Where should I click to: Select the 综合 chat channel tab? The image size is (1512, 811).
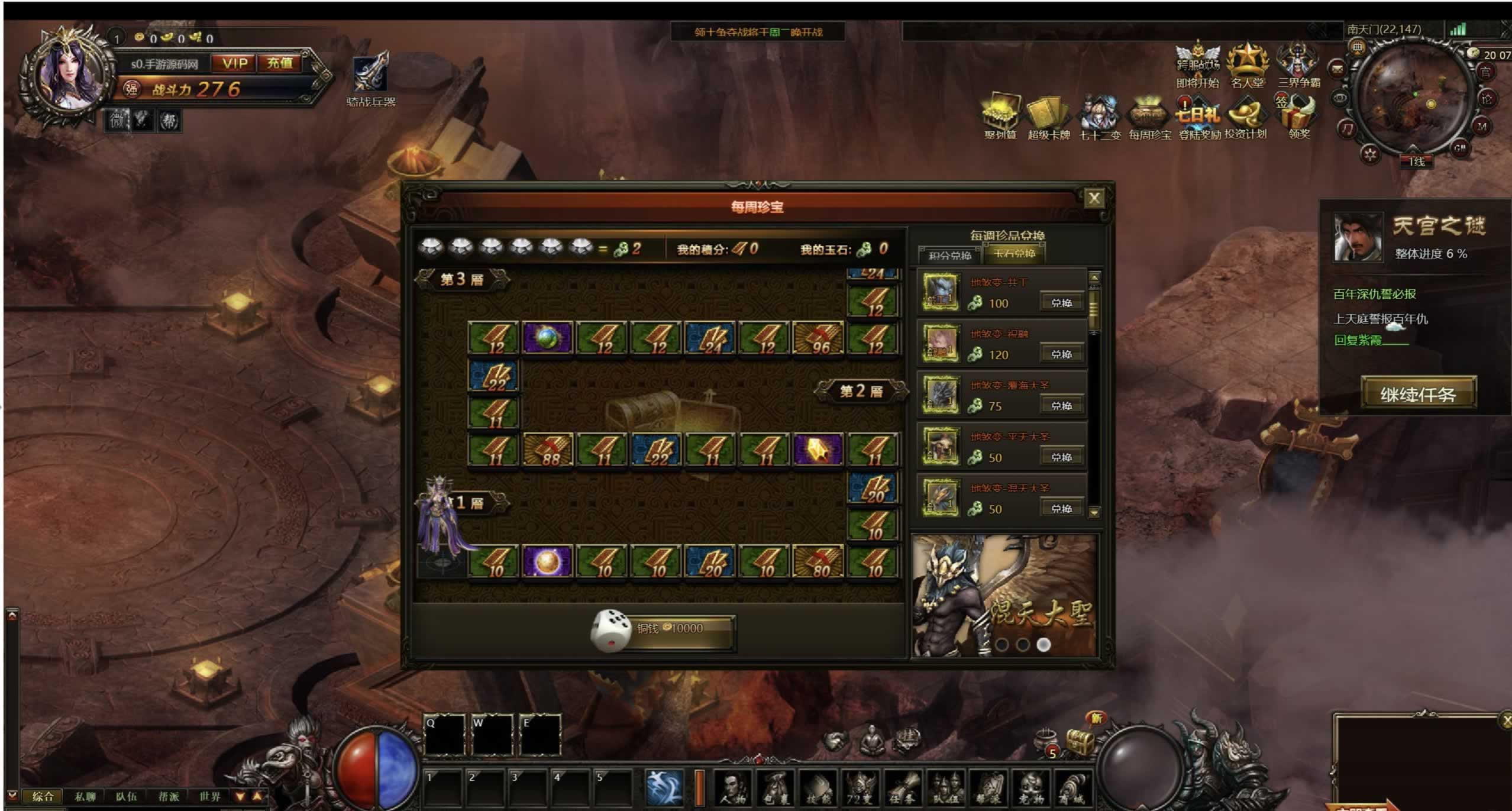[43, 796]
